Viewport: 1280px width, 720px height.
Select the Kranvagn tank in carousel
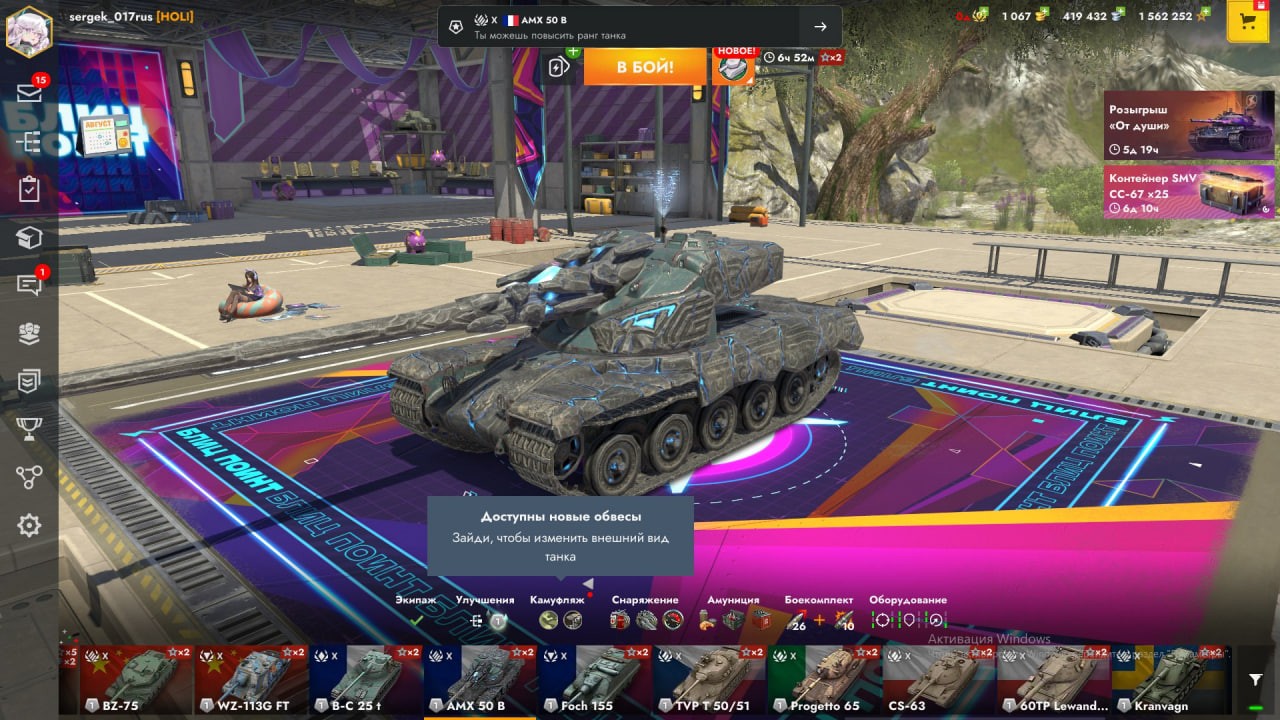(1168, 680)
